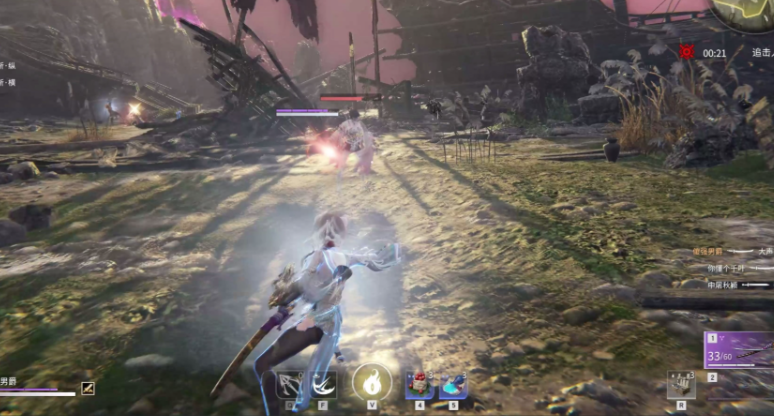Select the purple primary weapon slot
This screenshot has height=416, width=774.
click(x=739, y=350)
